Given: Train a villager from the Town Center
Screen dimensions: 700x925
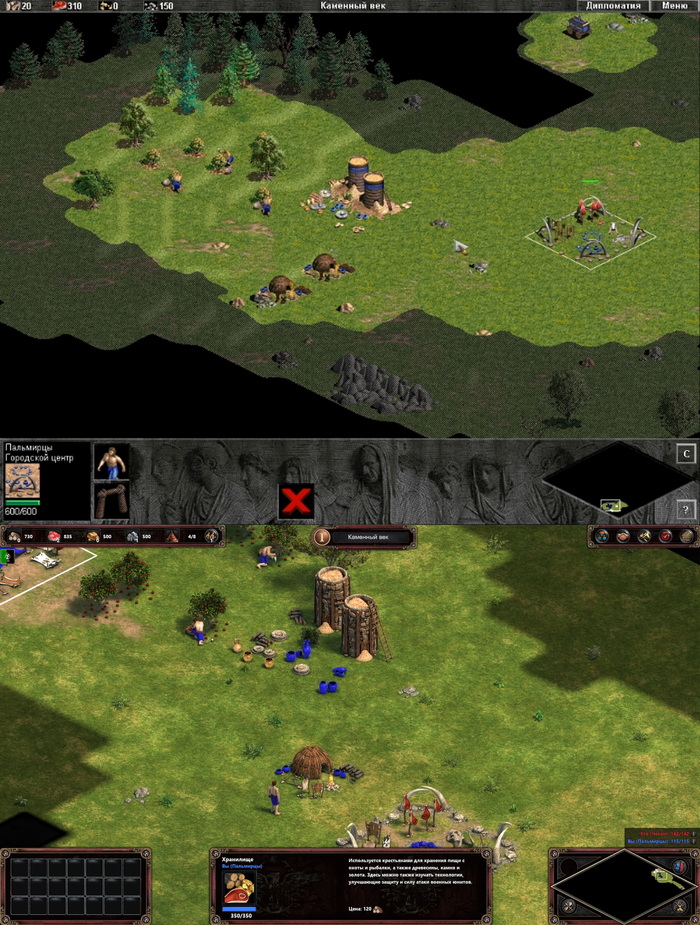Looking at the screenshot, I should point(111,461).
